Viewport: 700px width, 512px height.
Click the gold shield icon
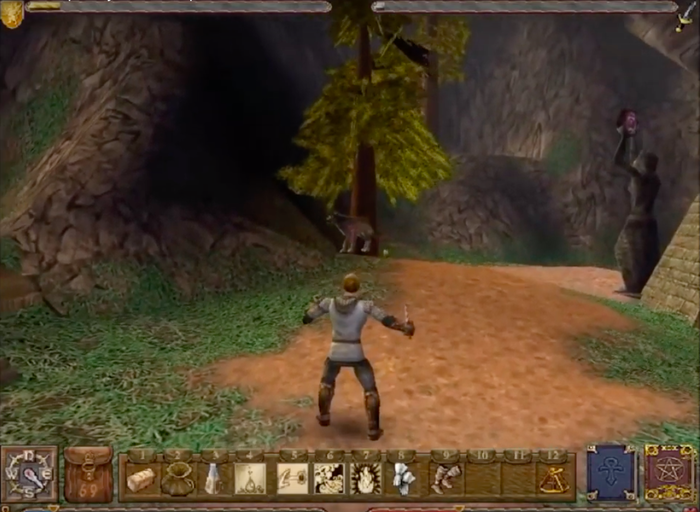[12, 12]
